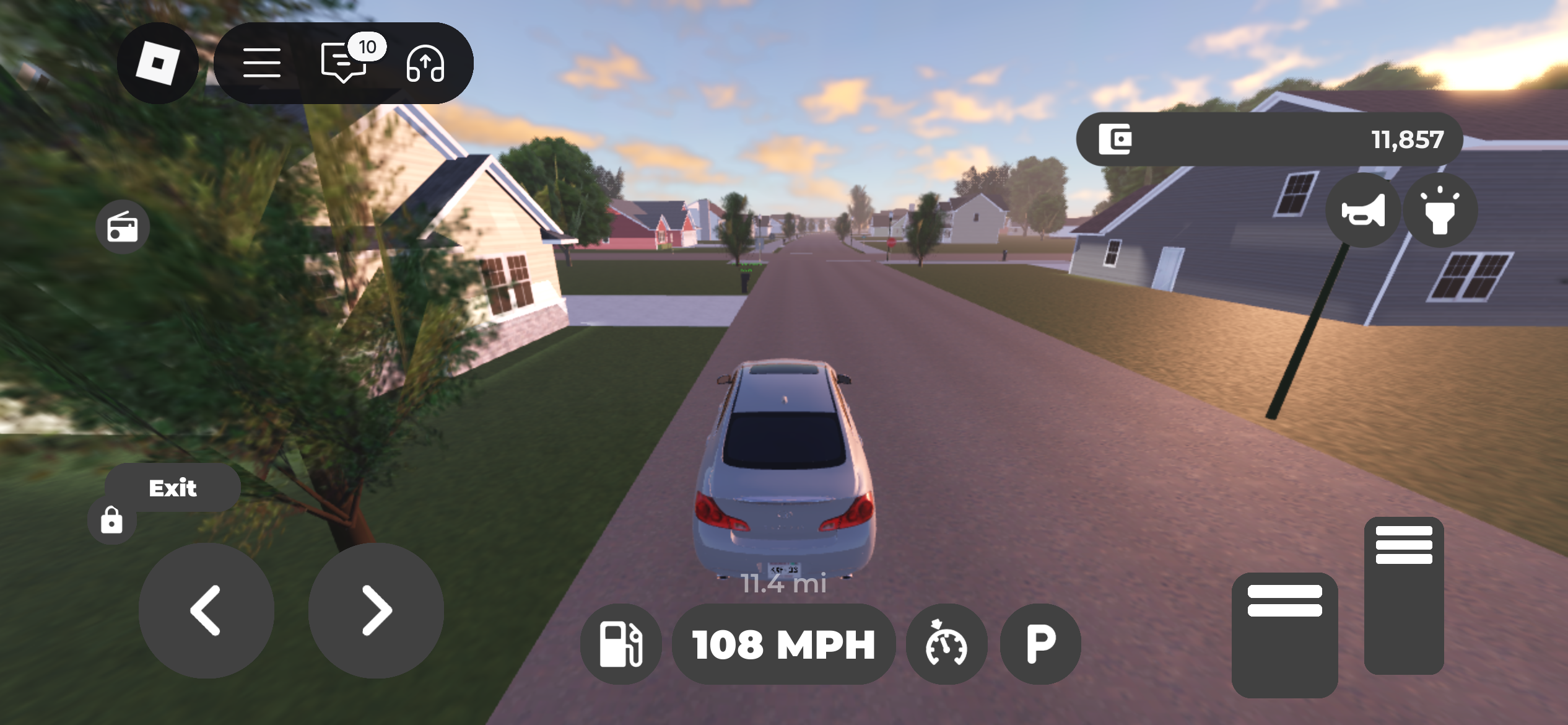Tap the wide brake pedal

[1284, 635]
